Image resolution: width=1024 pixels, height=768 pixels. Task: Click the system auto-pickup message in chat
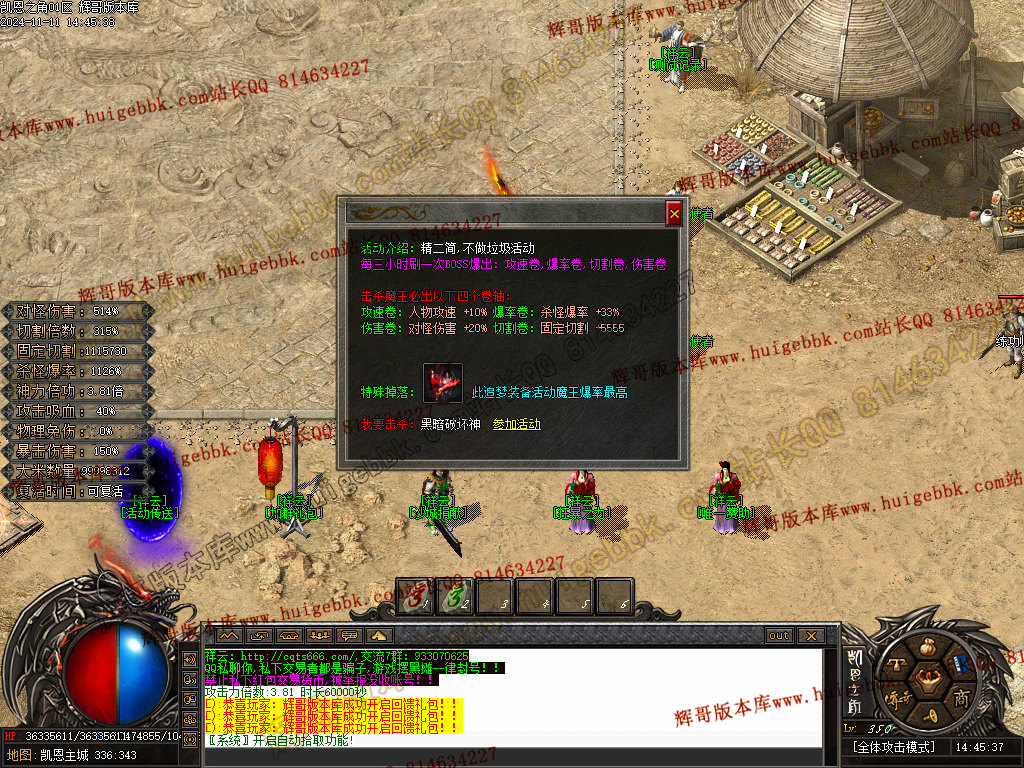point(280,741)
